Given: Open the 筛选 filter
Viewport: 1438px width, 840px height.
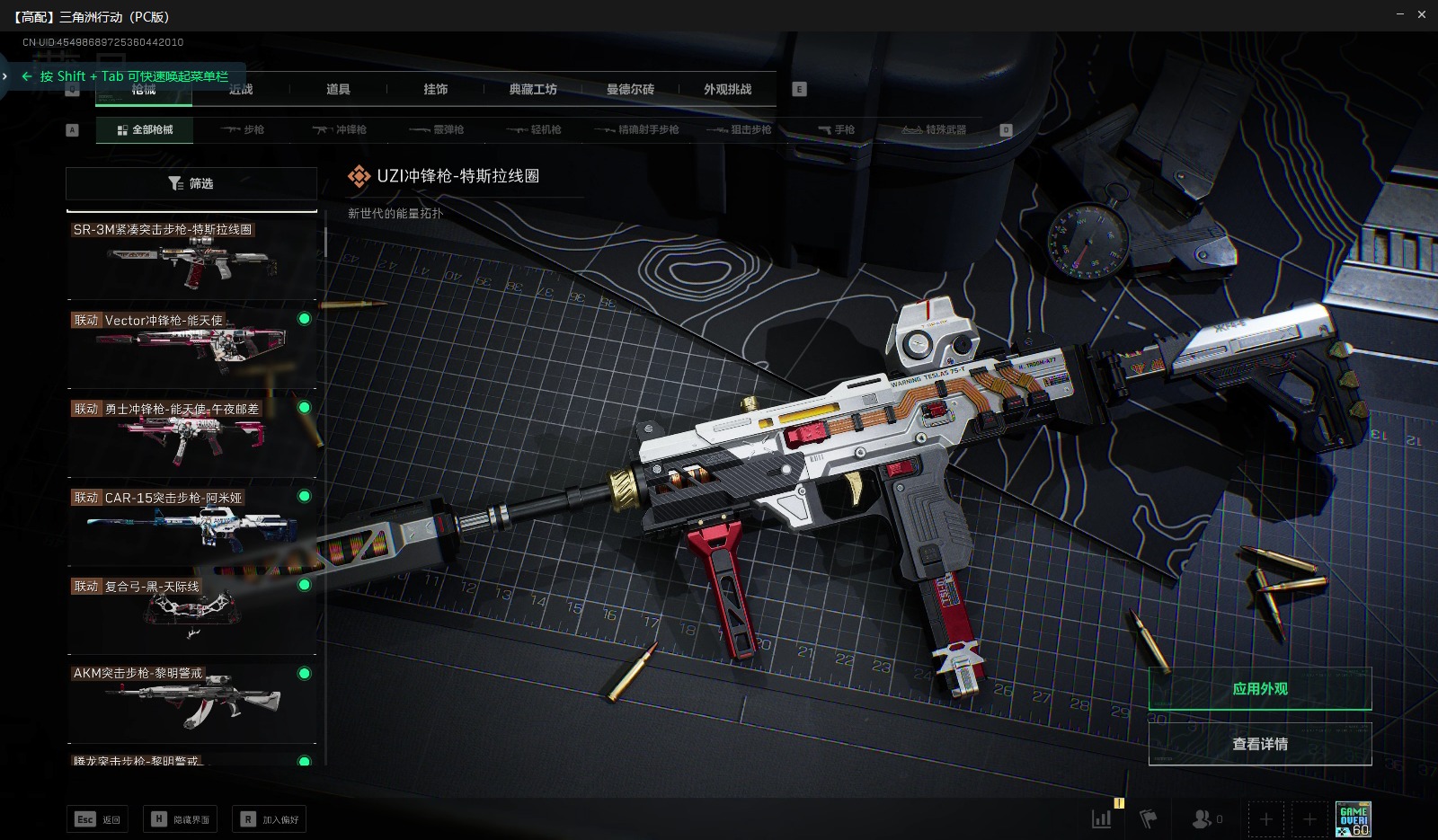Looking at the screenshot, I should click(x=191, y=183).
